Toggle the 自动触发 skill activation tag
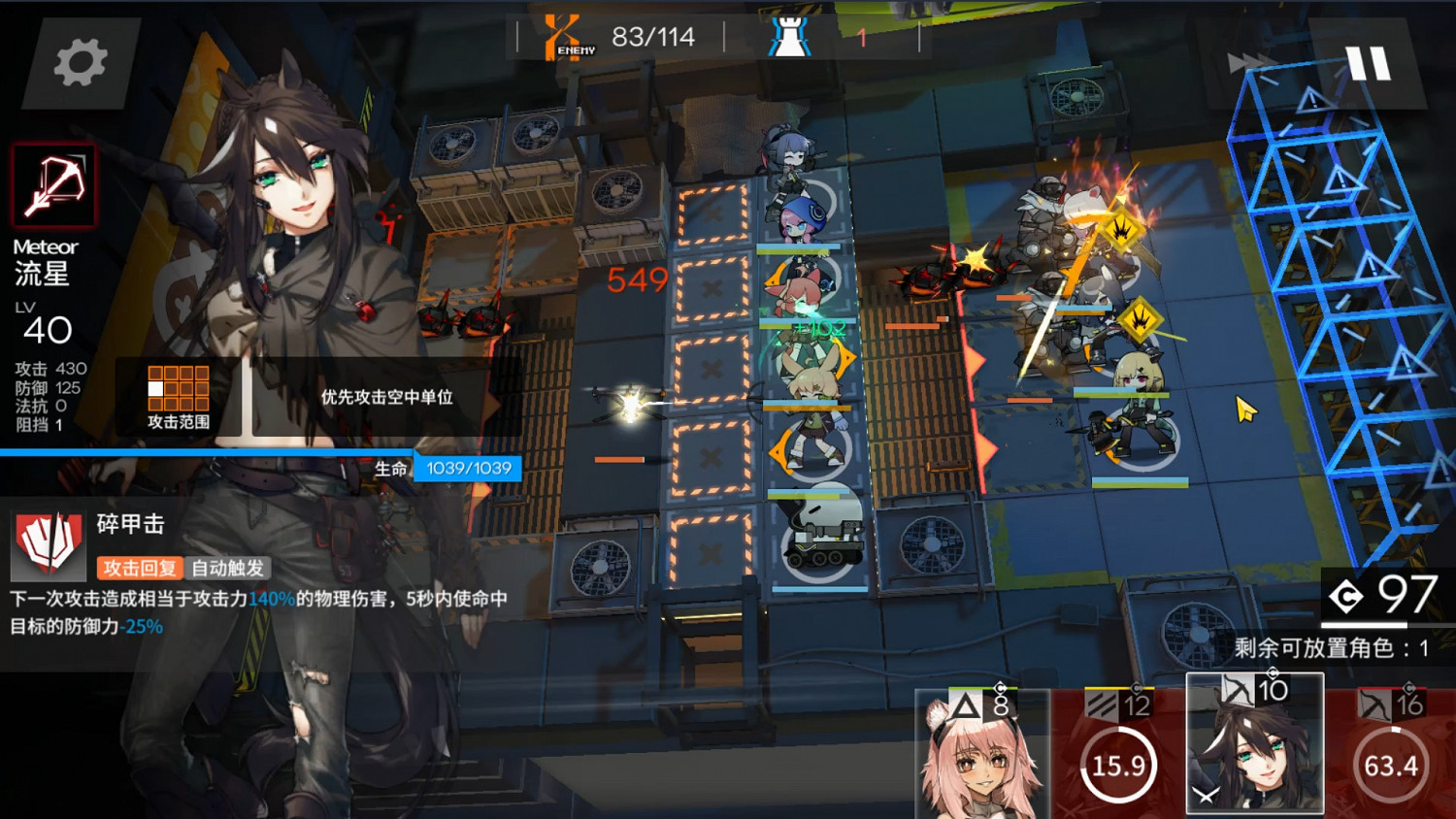1456x819 pixels. tap(230, 569)
